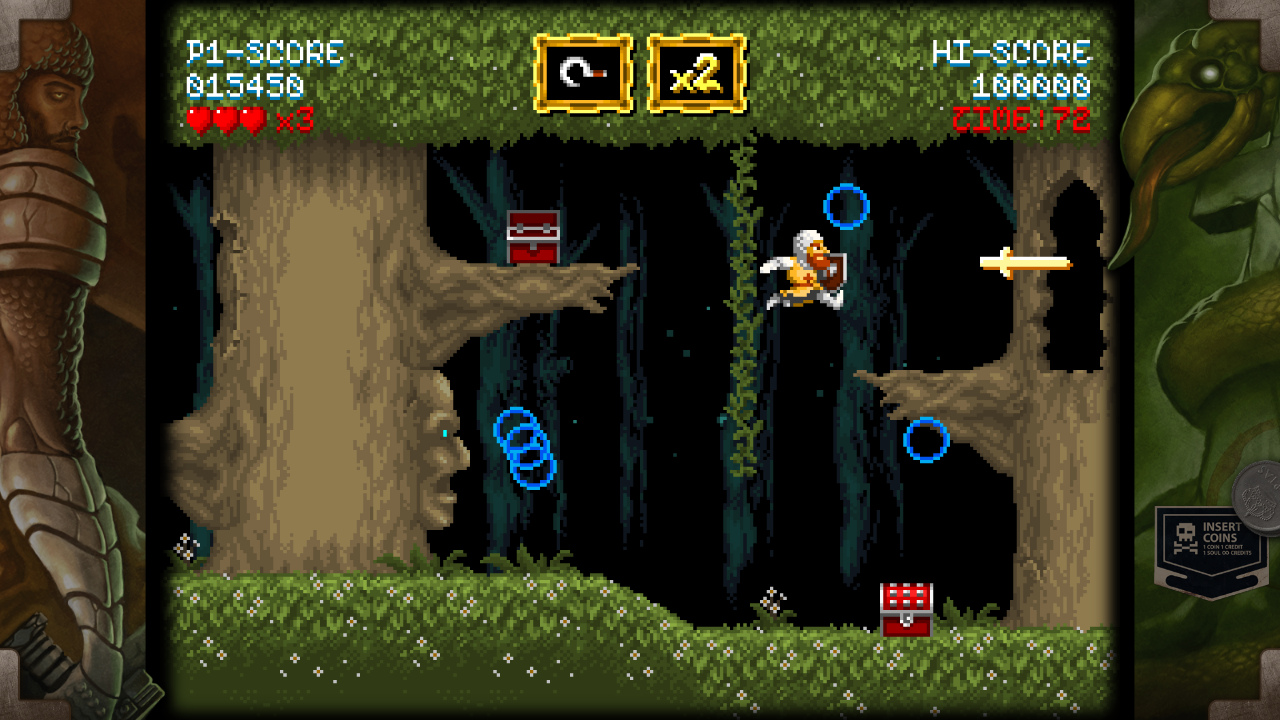Open the red chest on the grassy ground
This screenshot has width=1280, height=720.
point(904,607)
